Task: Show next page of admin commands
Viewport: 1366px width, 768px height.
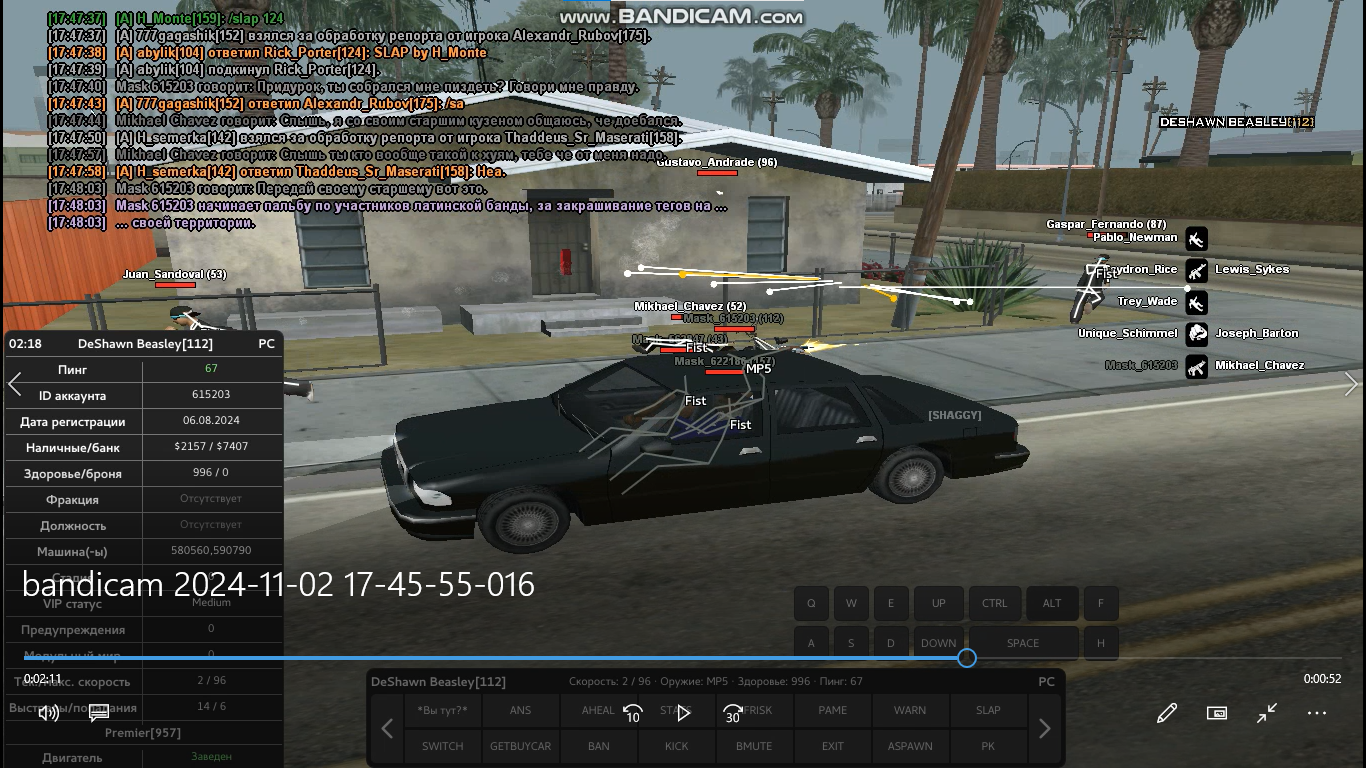Action: [x=1044, y=729]
